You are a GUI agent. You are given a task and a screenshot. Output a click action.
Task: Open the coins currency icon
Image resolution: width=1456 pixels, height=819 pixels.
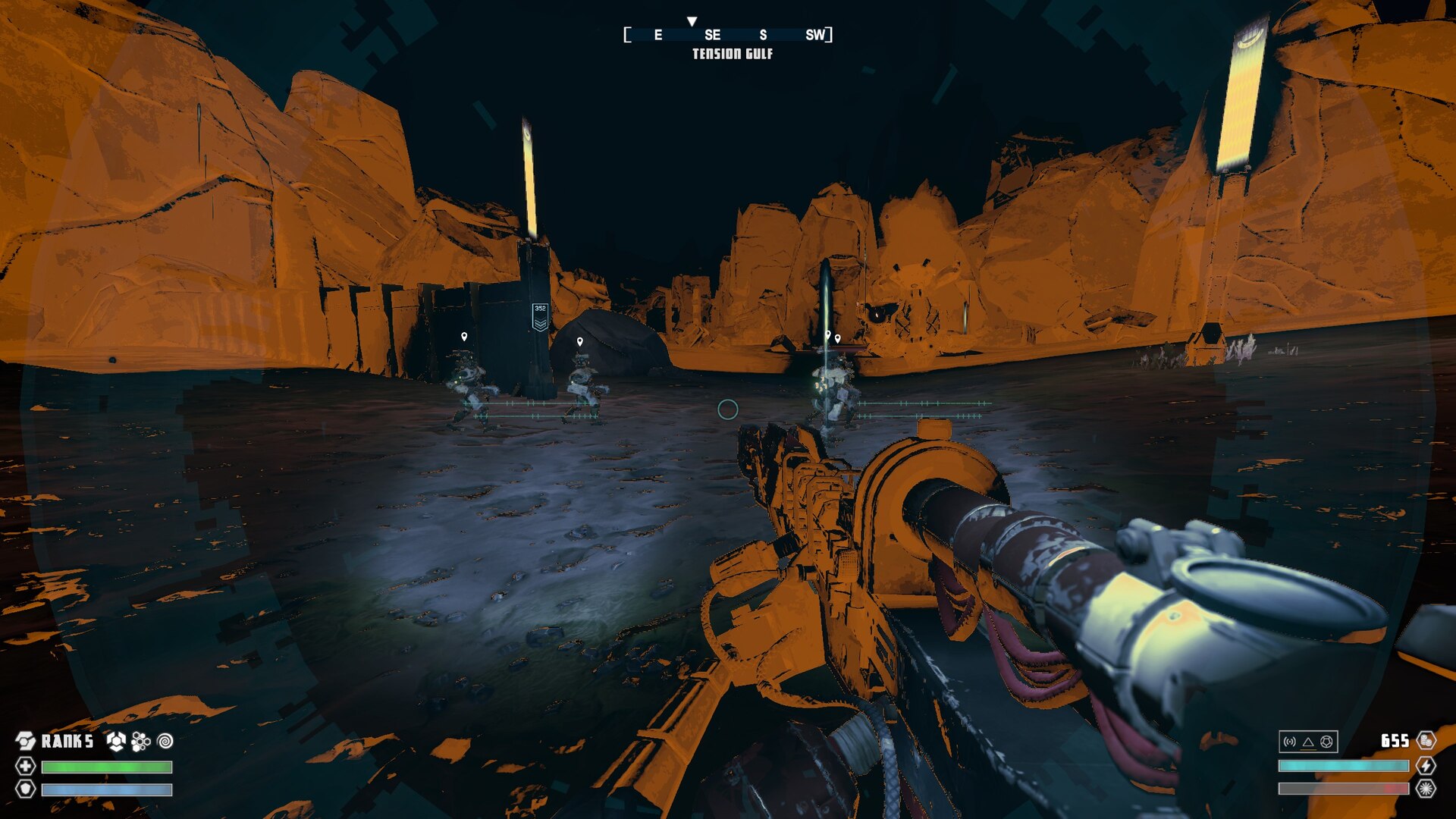(1426, 740)
